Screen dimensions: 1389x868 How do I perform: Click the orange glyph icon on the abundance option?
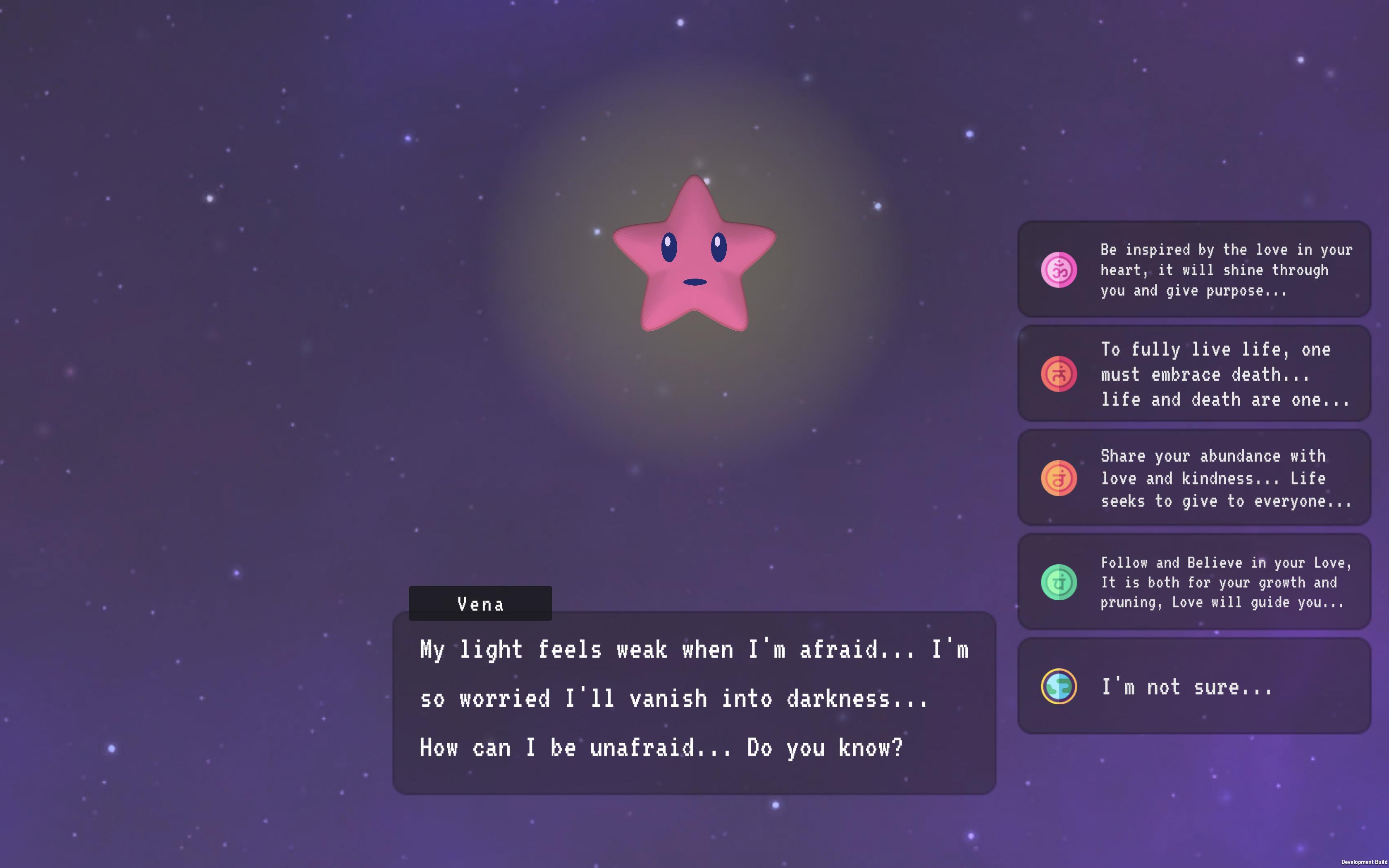(x=1059, y=478)
